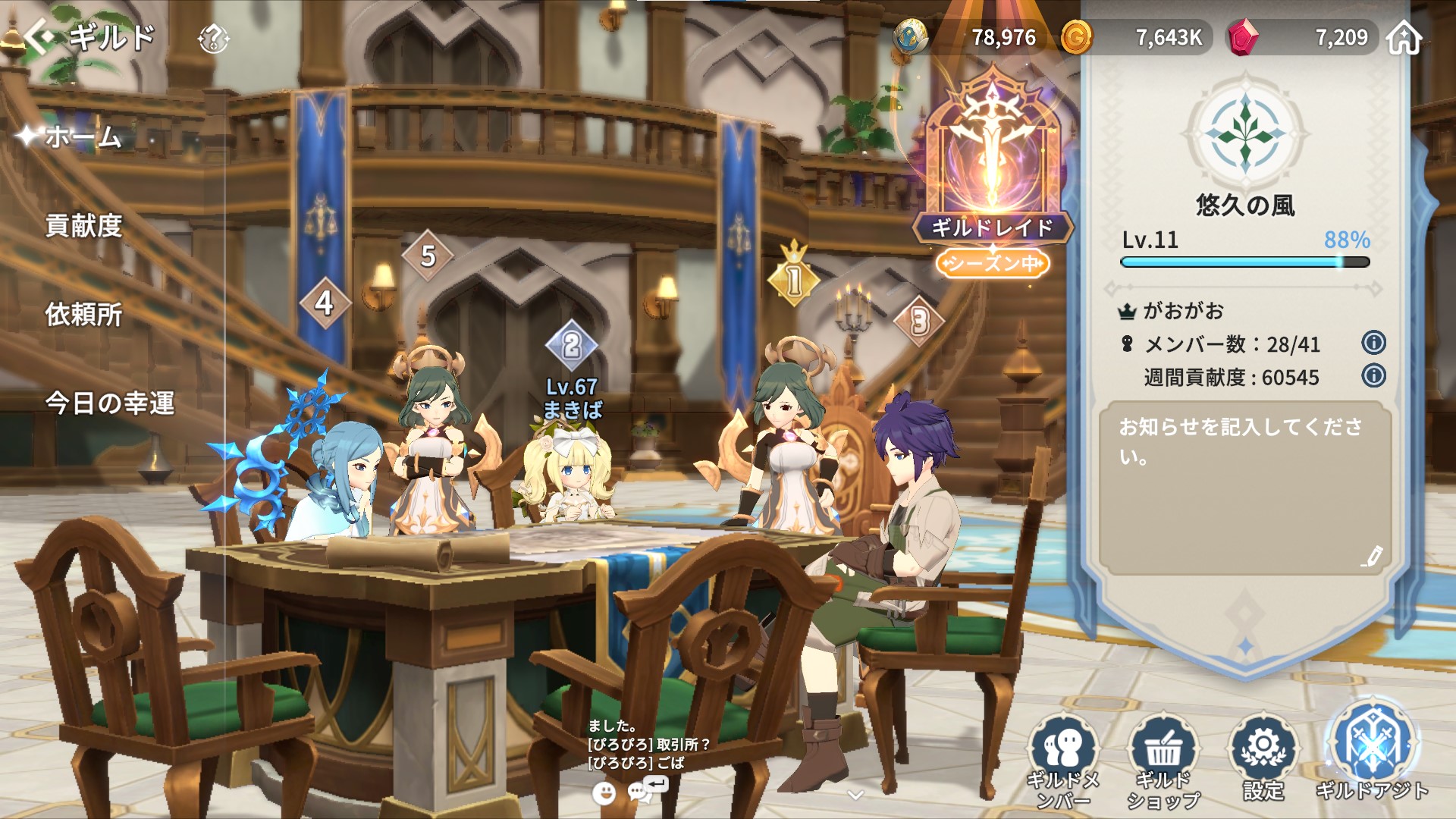Check 今日の幸運 daily fortune
The width and height of the screenshot is (1456, 819).
tap(109, 403)
